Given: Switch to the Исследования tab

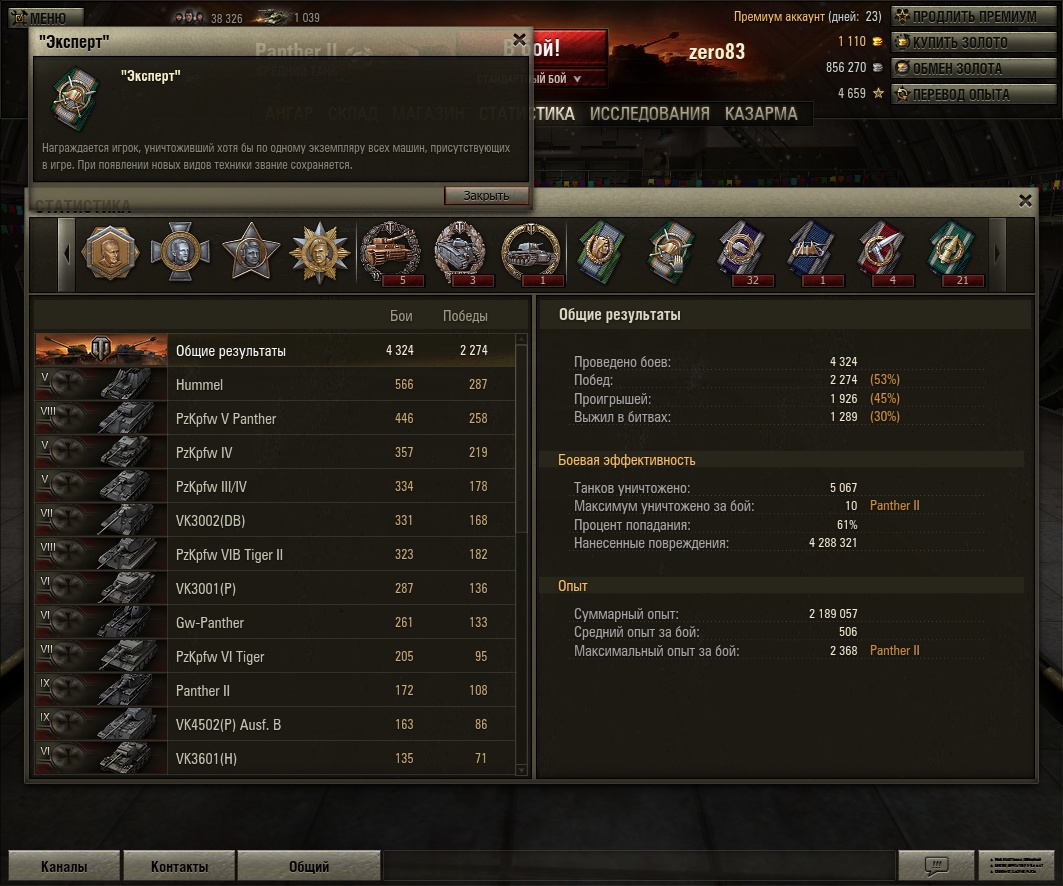Looking at the screenshot, I should tap(649, 114).
